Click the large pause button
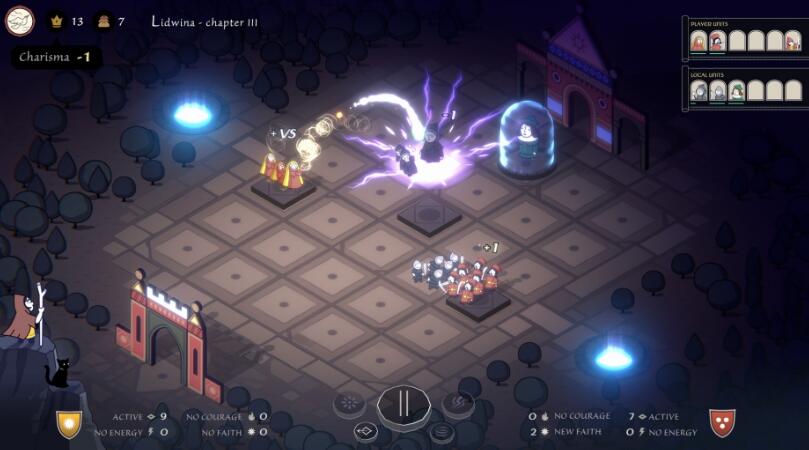The height and width of the screenshot is (450, 809). [404, 404]
